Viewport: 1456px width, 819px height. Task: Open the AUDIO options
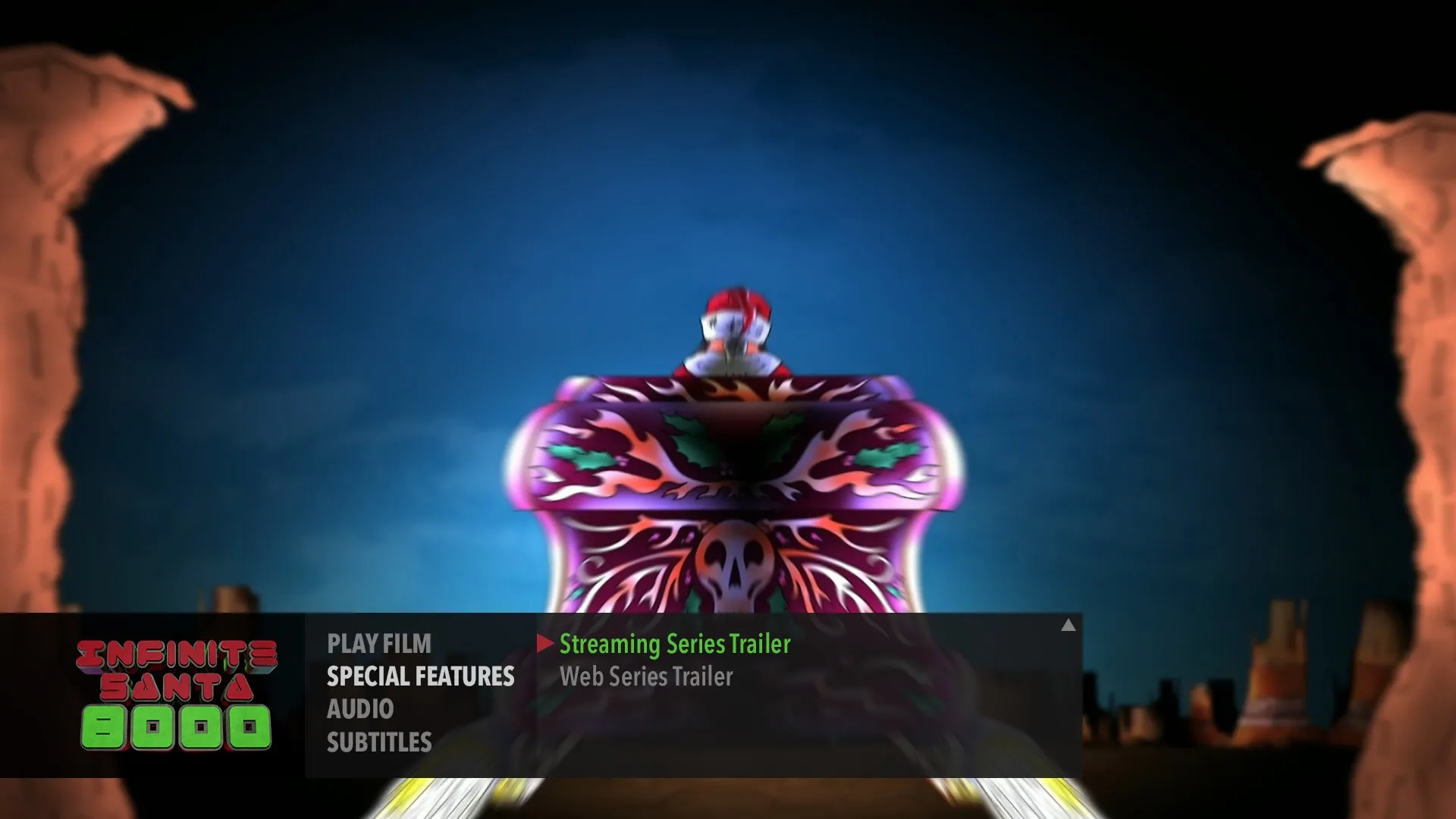tap(360, 709)
